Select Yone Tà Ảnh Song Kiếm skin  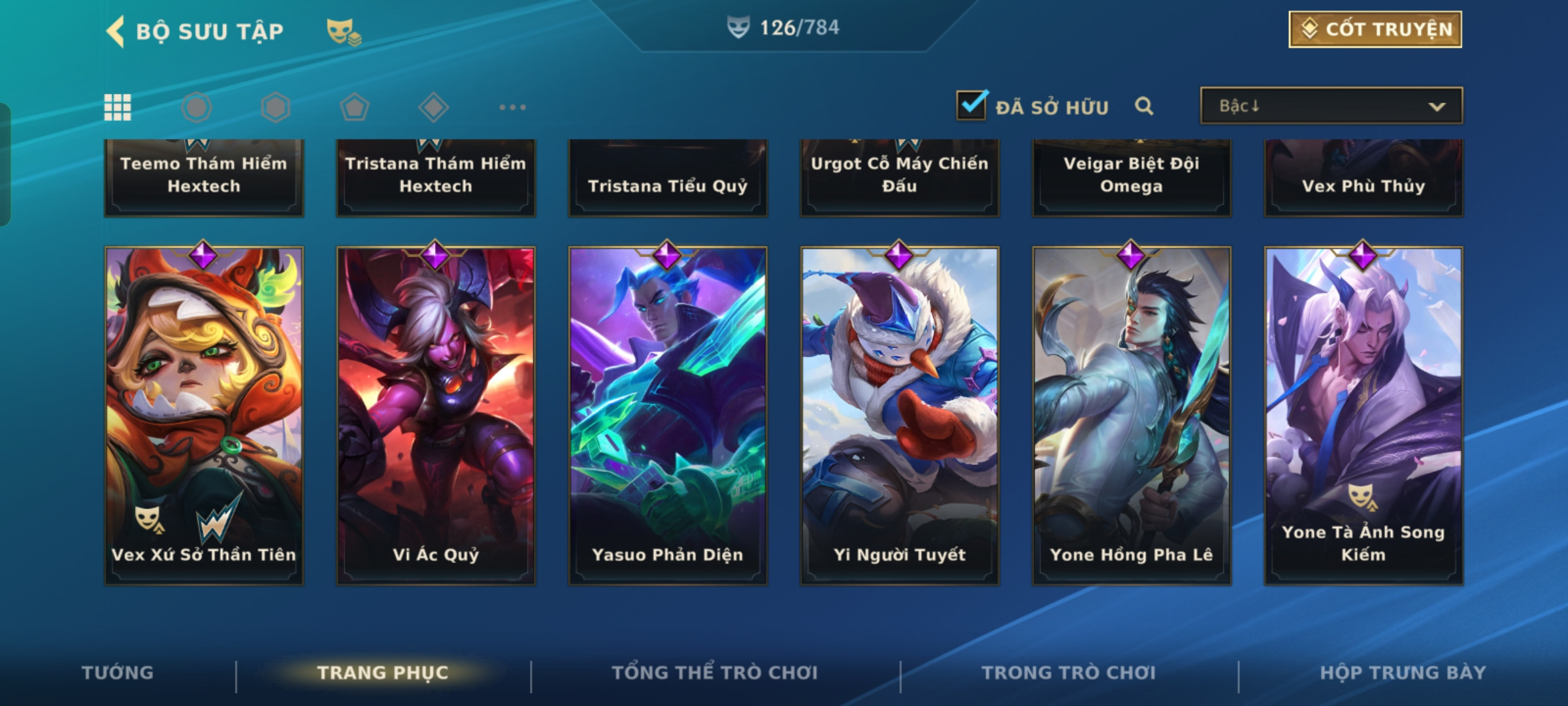pyautogui.click(x=1364, y=415)
